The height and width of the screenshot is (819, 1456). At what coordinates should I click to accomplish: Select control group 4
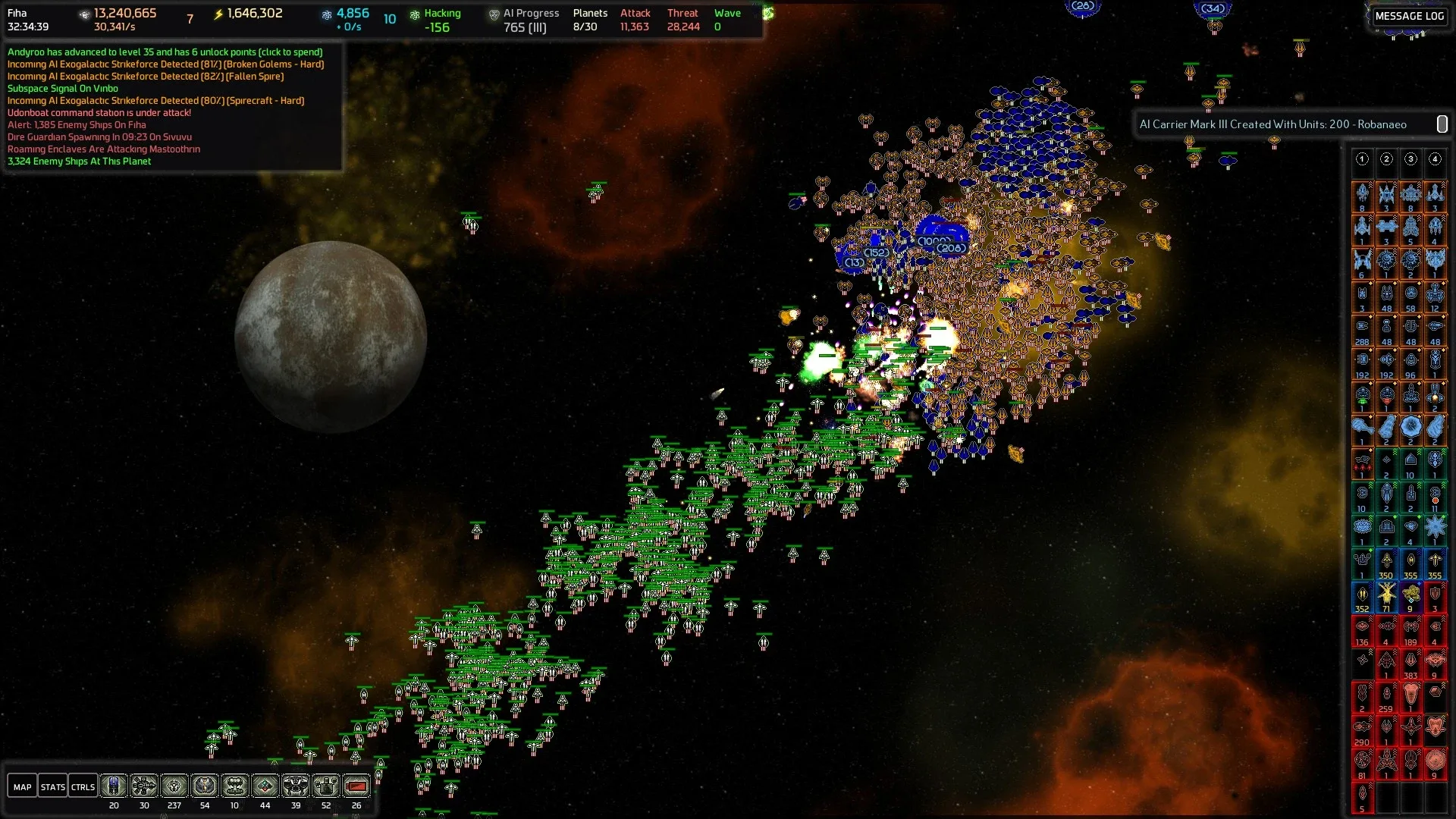(1435, 159)
